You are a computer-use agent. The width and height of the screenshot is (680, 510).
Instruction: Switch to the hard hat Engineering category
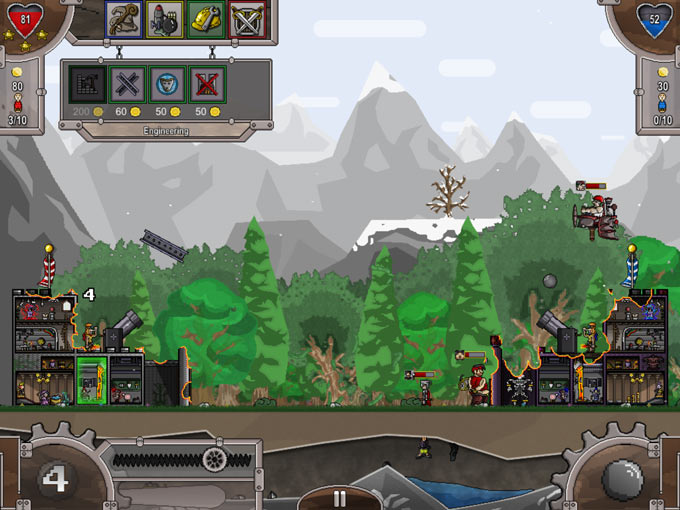(x=206, y=19)
